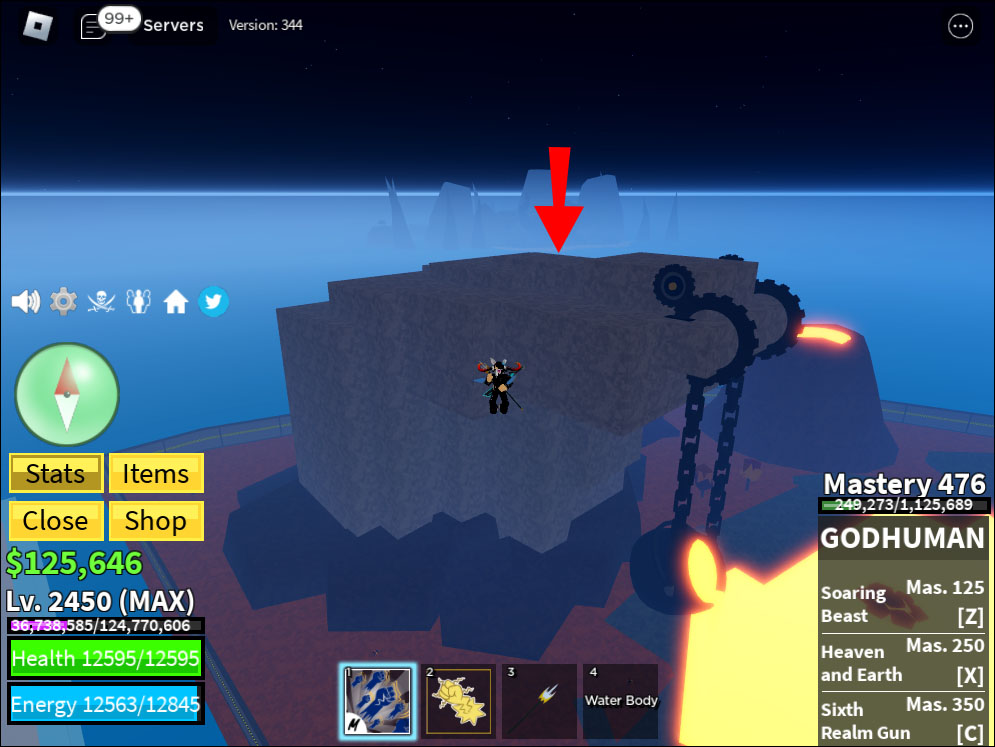This screenshot has height=747, width=995.
Task: Click the green compass
Action: pos(67,394)
